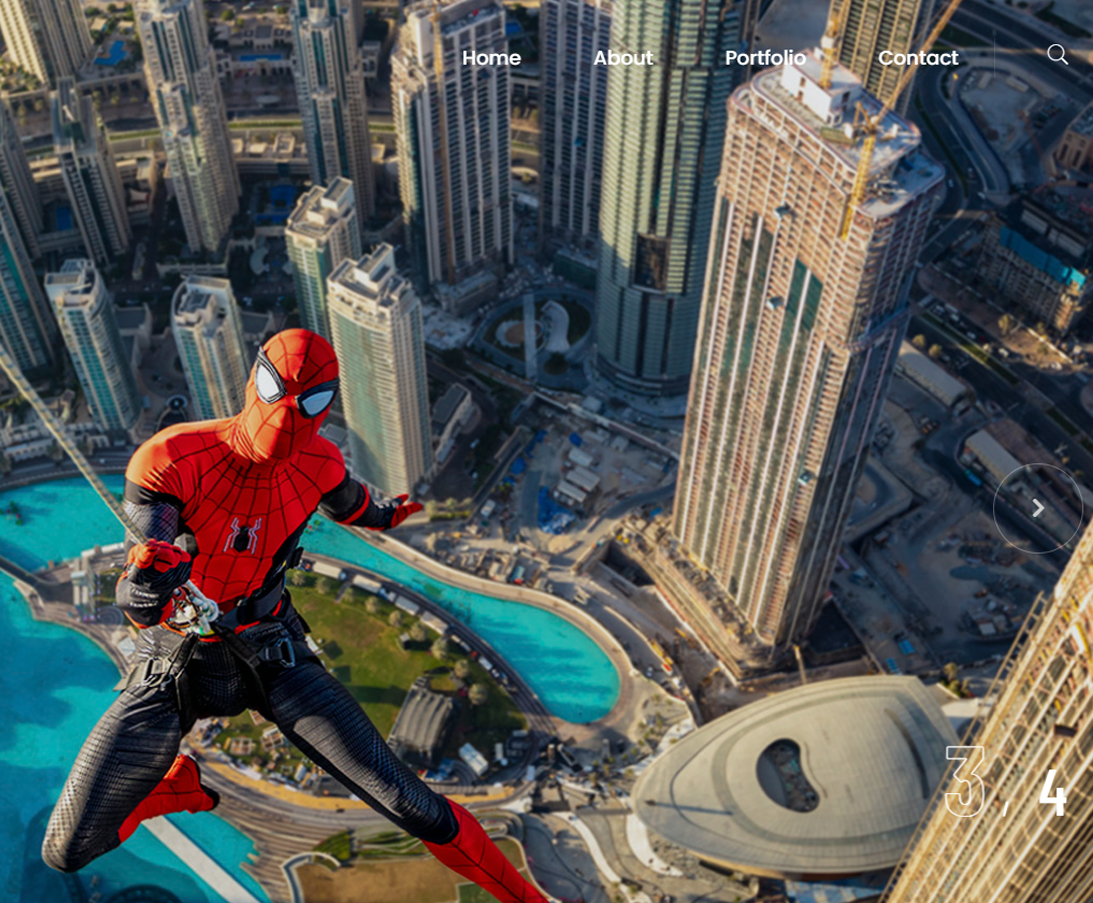This screenshot has width=1093, height=903.
Task: Go to the Home page
Action: [x=491, y=58]
